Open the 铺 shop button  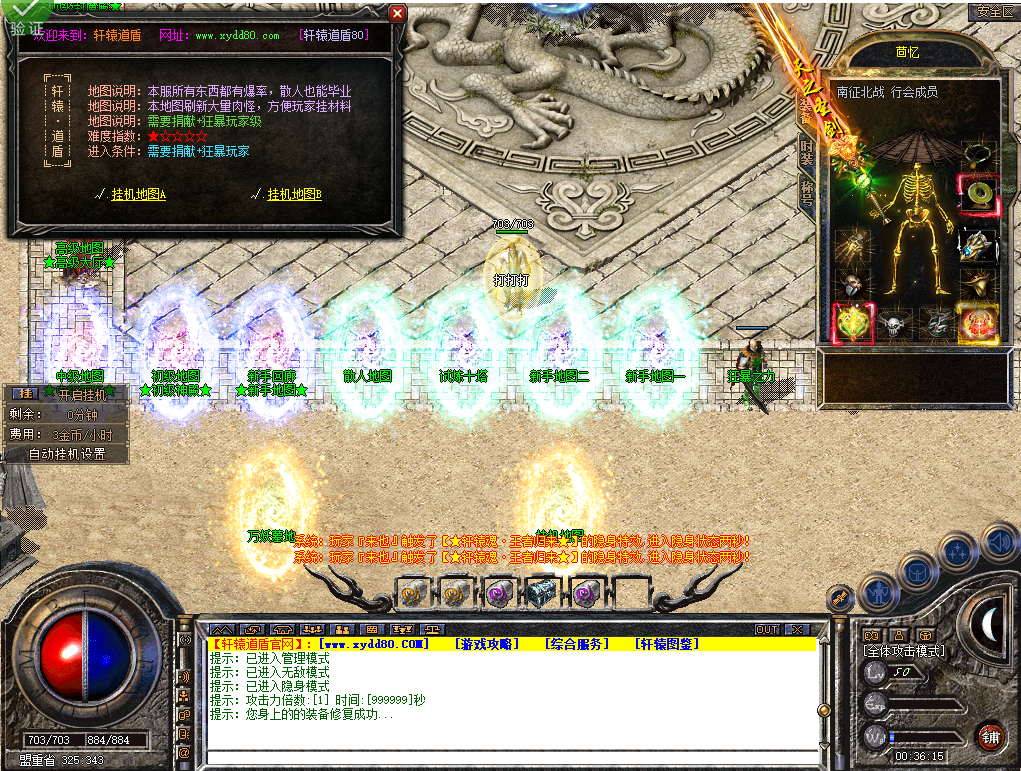[989, 736]
